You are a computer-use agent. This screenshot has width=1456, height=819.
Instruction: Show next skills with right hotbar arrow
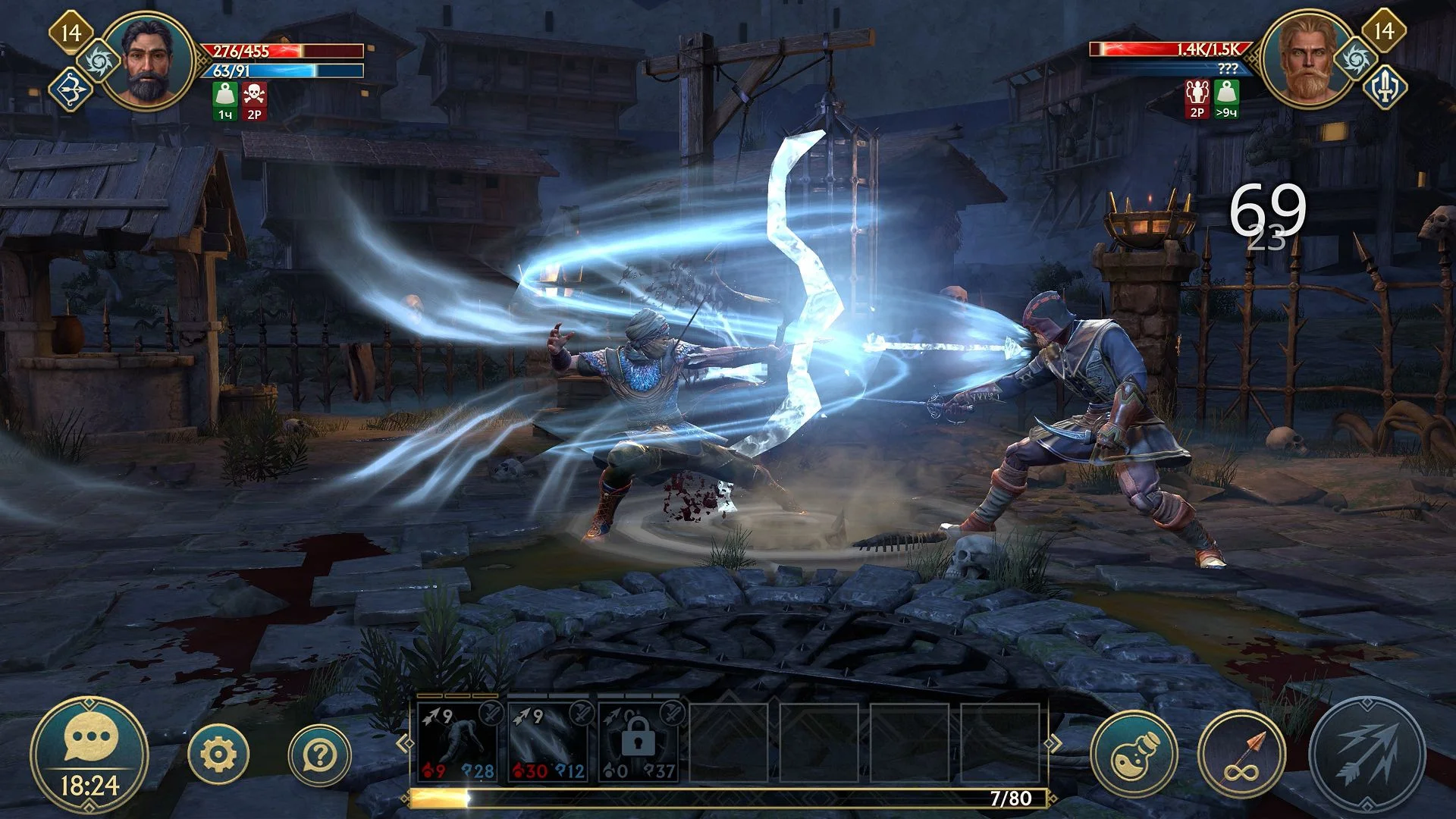click(x=1054, y=743)
